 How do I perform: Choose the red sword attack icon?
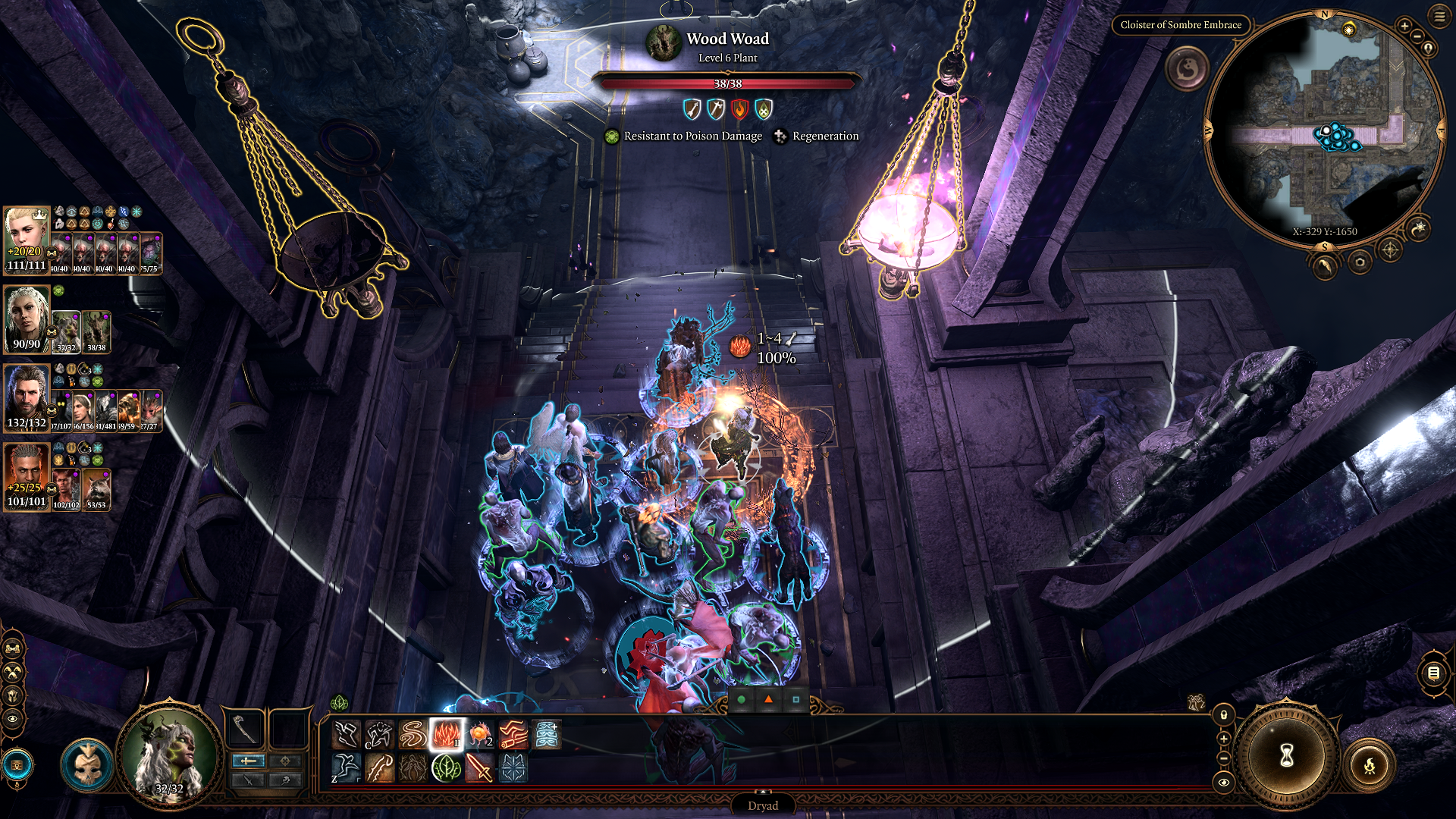point(479,768)
